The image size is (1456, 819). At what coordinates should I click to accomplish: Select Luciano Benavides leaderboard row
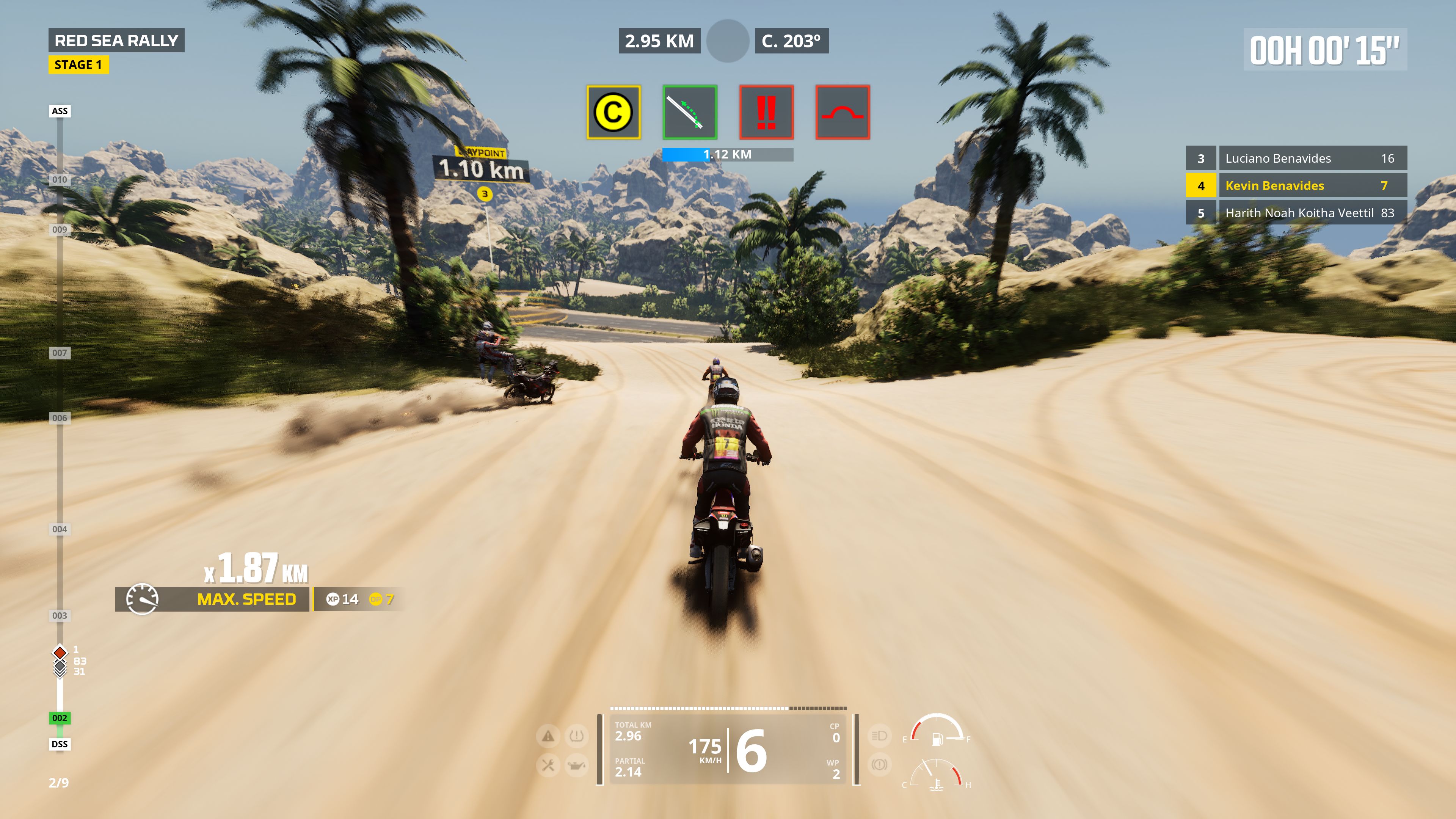coord(1296,158)
